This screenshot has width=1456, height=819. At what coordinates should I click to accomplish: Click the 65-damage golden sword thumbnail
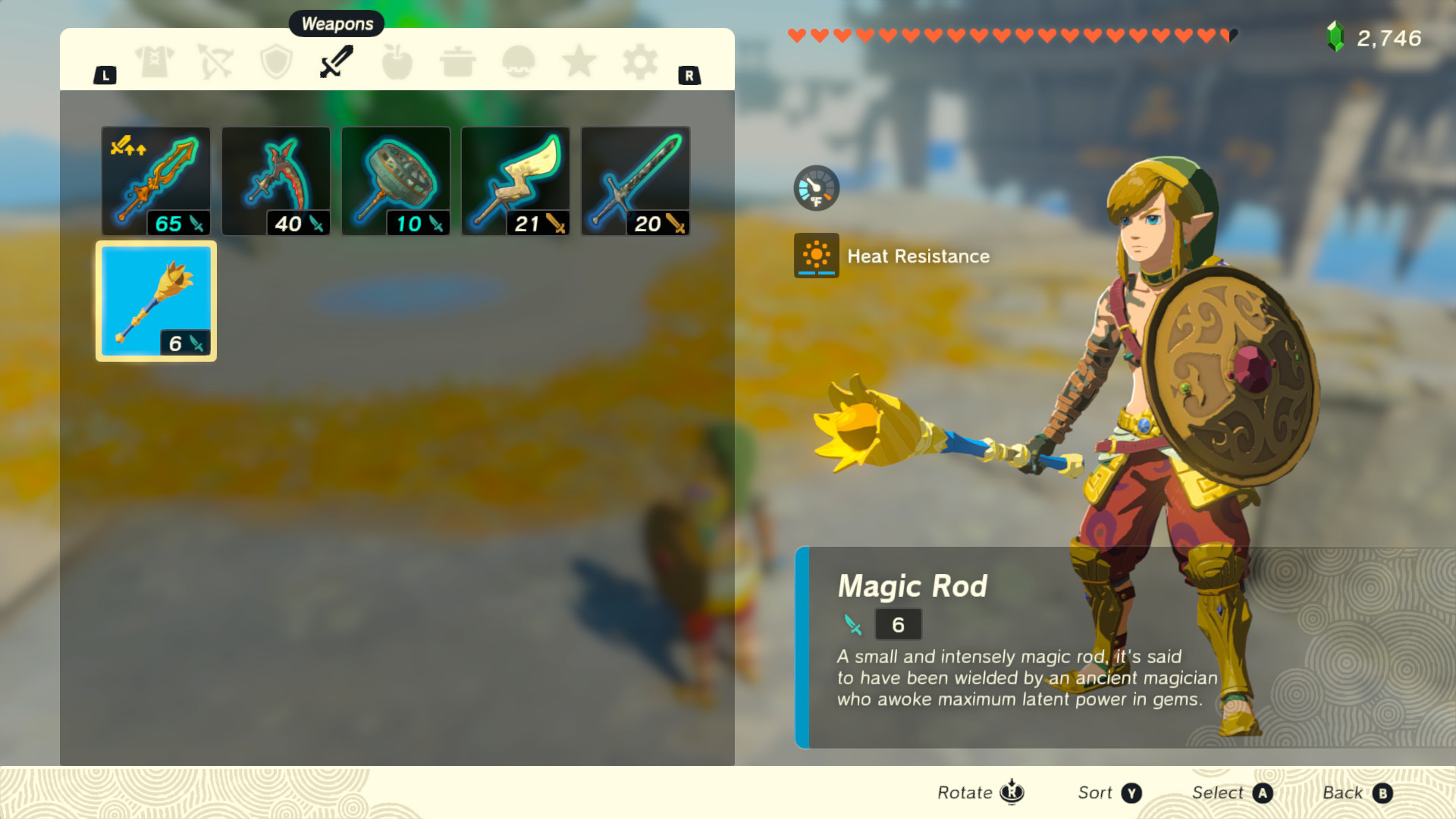click(x=155, y=180)
